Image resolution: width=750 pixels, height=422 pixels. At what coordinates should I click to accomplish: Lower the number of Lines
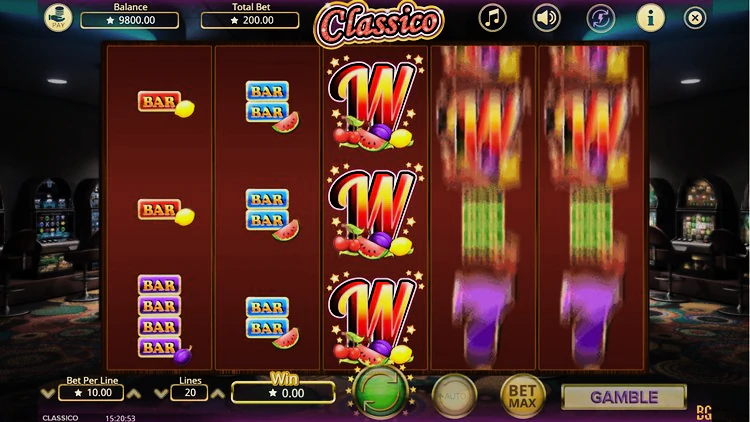[x=161, y=394]
